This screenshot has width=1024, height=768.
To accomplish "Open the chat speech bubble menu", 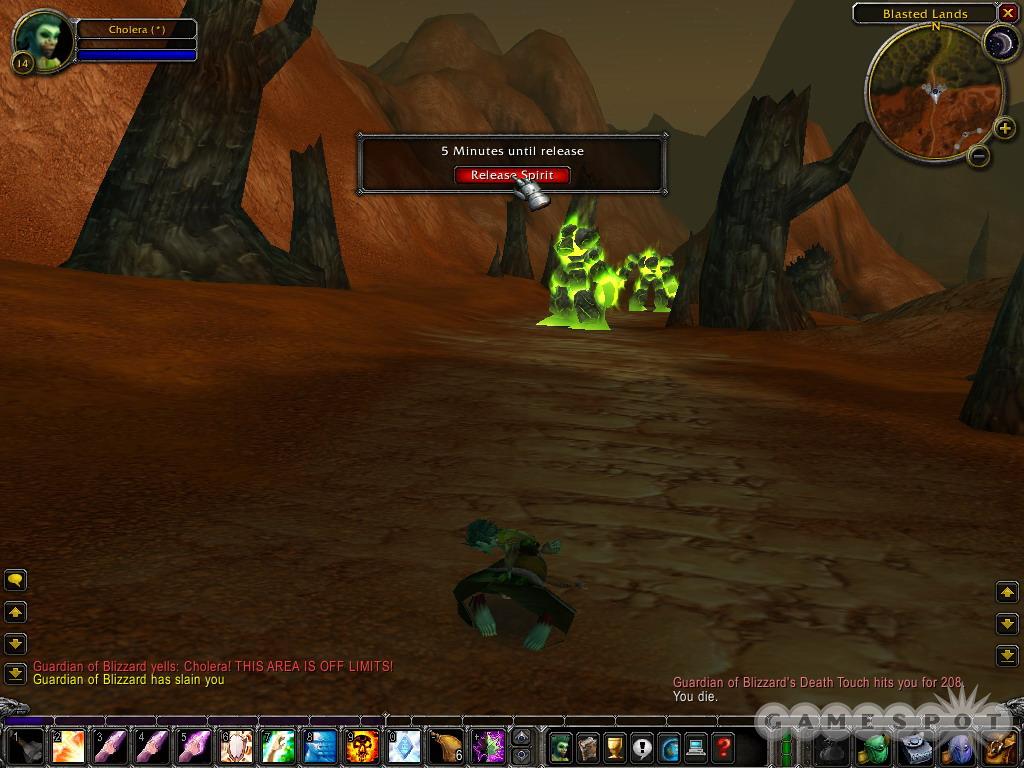I will click(x=15, y=579).
